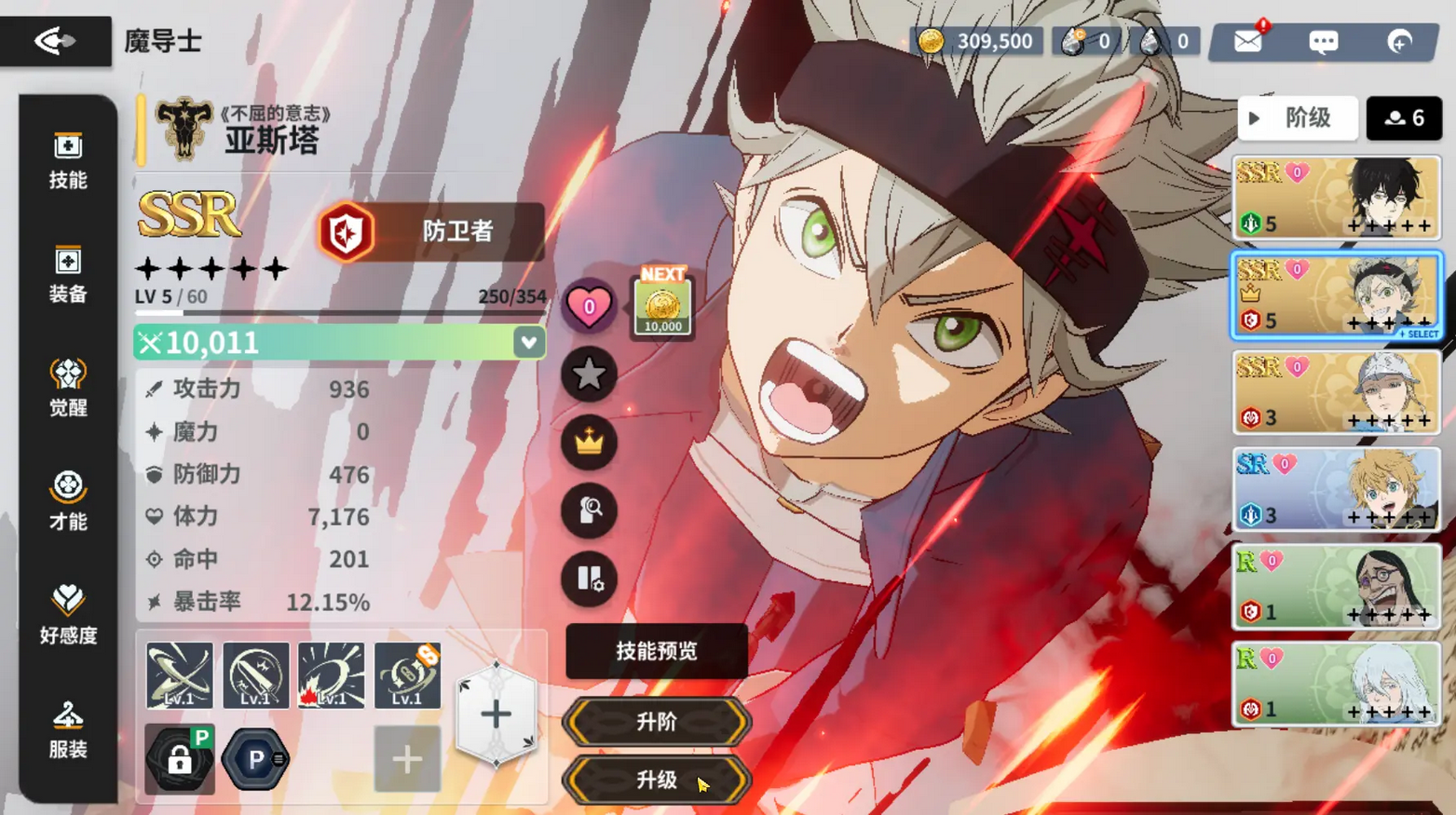
Task: Toggle the 阶级 sort button
Action: pyautogui.click(x=1297, y=118)
